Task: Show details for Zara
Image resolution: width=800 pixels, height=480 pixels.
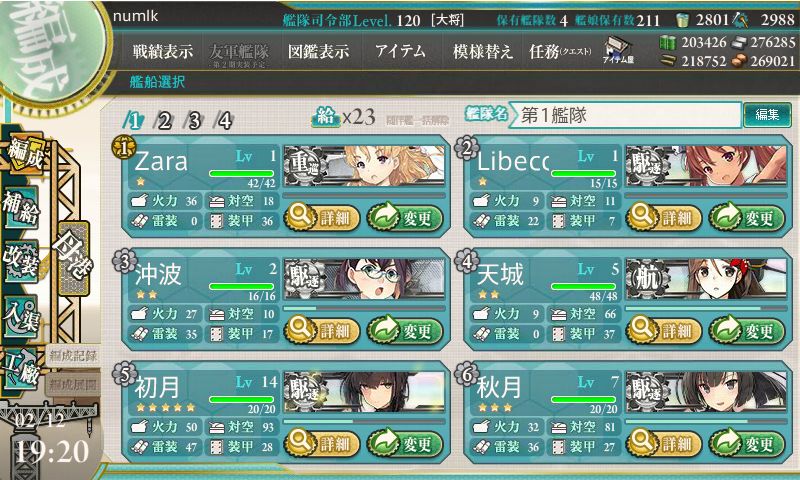Action: point(320,216)
